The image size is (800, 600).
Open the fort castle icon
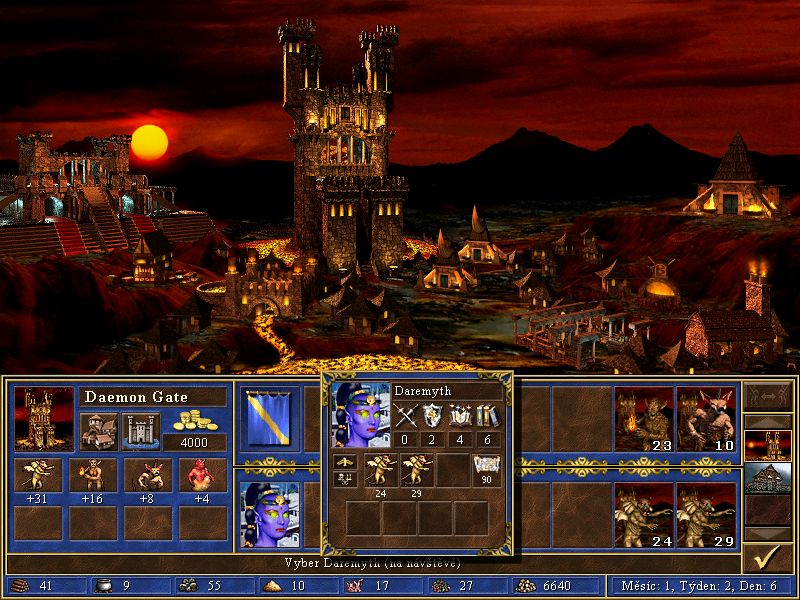pos(139,431)
